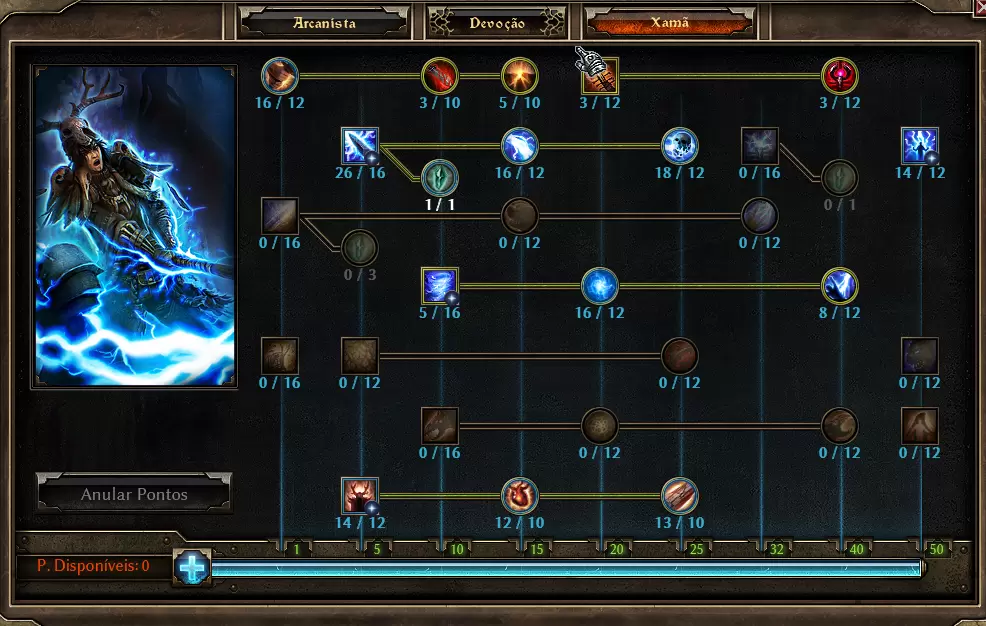Screen dimensions: 986x626
Task: Choose the locked modifier skill showing 0 / 3
Action: (360, 247)
